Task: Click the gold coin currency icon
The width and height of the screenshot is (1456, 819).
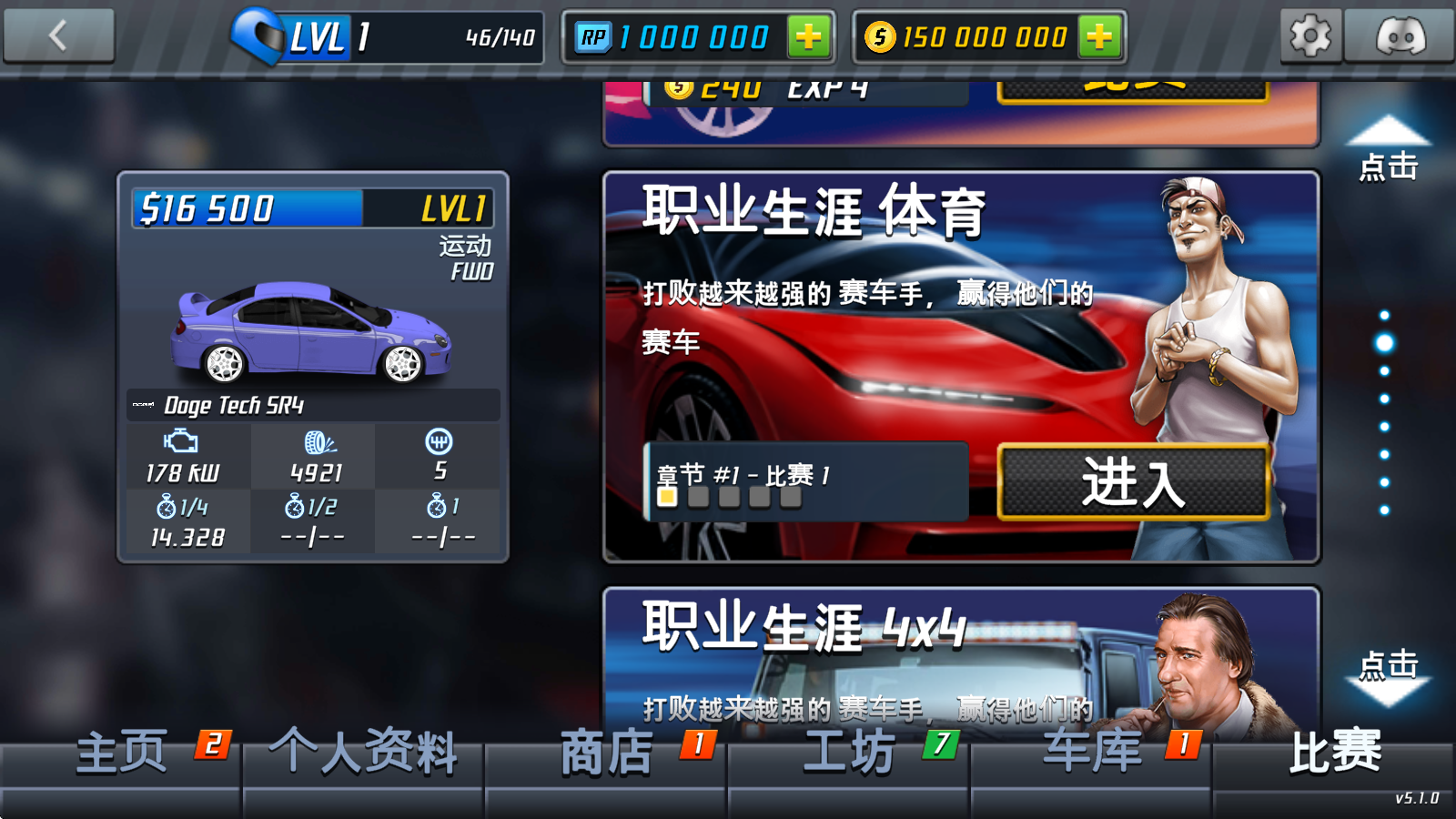Action: coord(878,36)
